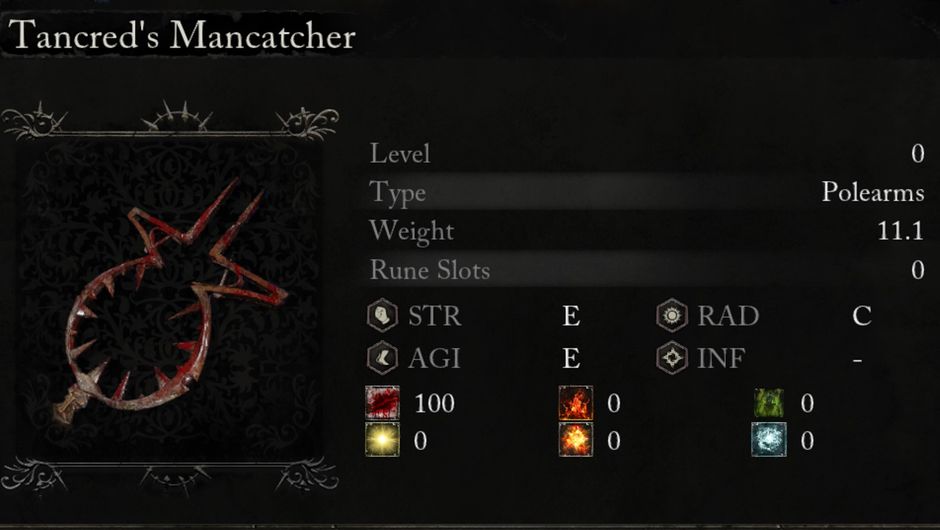
Task: Select the Tancred's Mancatcher weapon image
Action: pyautogui.click(x=170, y=300)
